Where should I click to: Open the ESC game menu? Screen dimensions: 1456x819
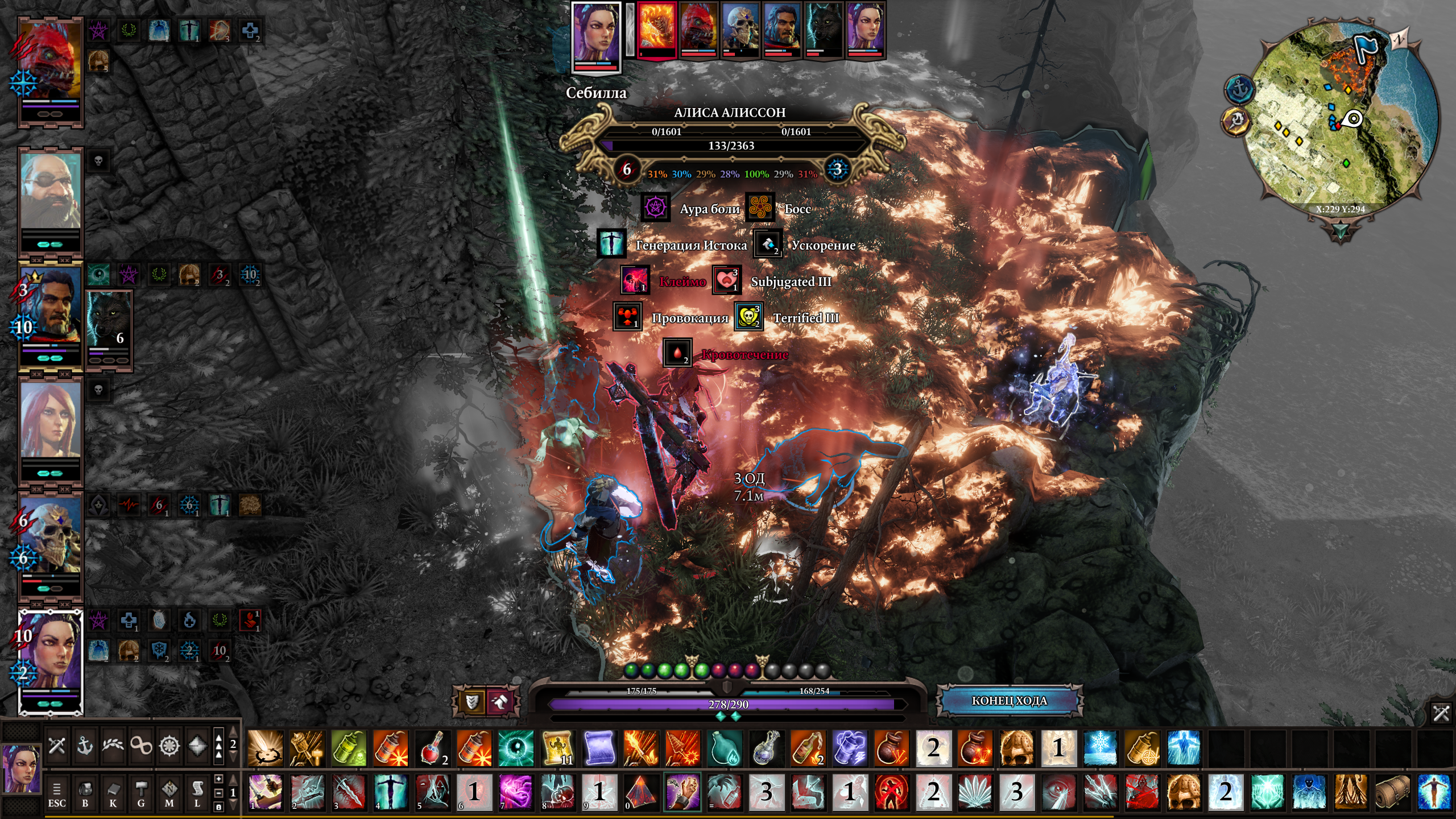coord(56,793)
